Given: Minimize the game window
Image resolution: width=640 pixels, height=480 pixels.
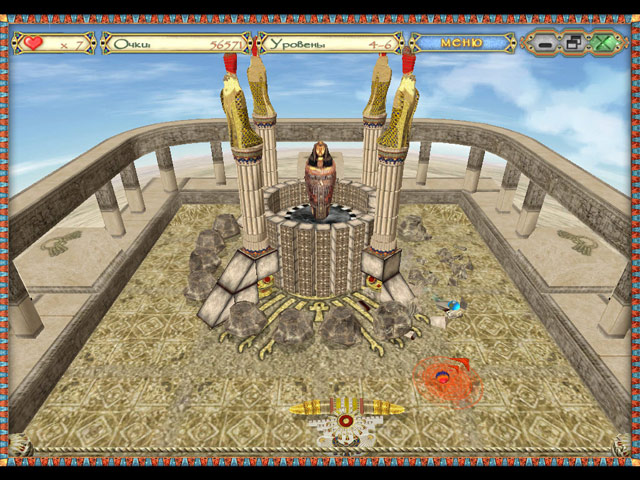Looking at the screenshot, I should [546, 43].
